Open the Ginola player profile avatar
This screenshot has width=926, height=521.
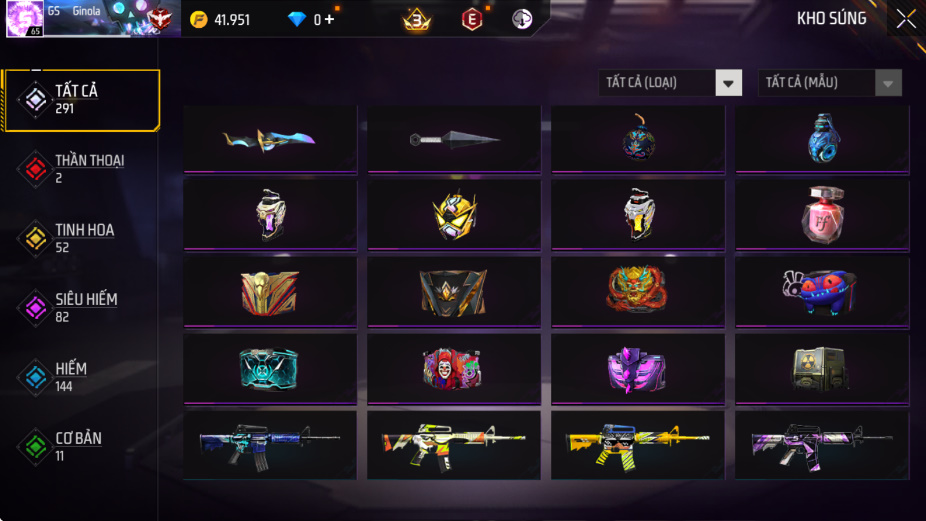(x=24, y=19)
